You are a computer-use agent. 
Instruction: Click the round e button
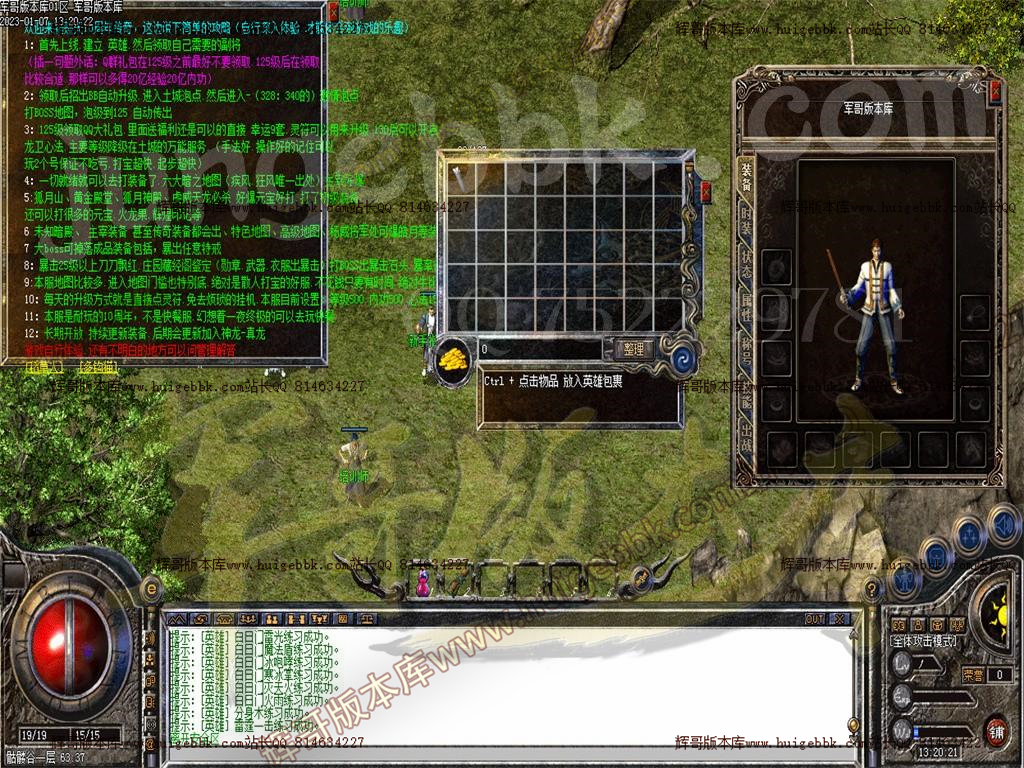(153, 589)
